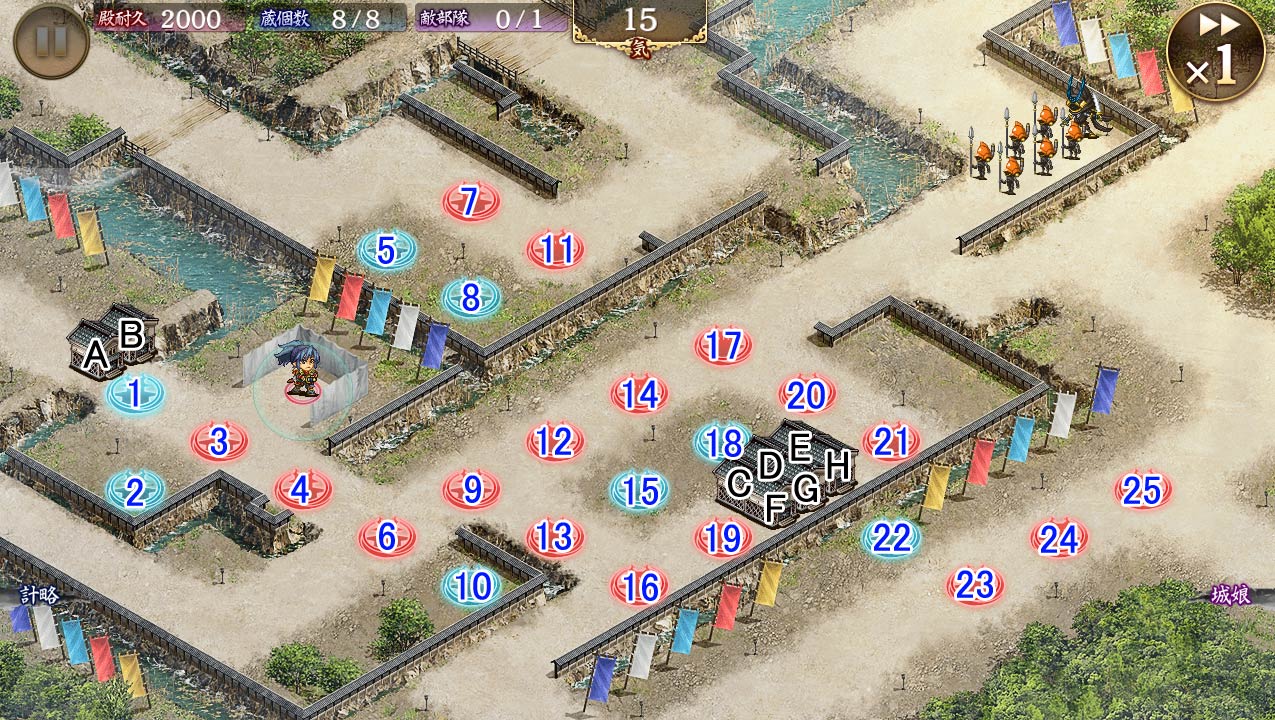Select blue placement tile 22

coord(891,538)
